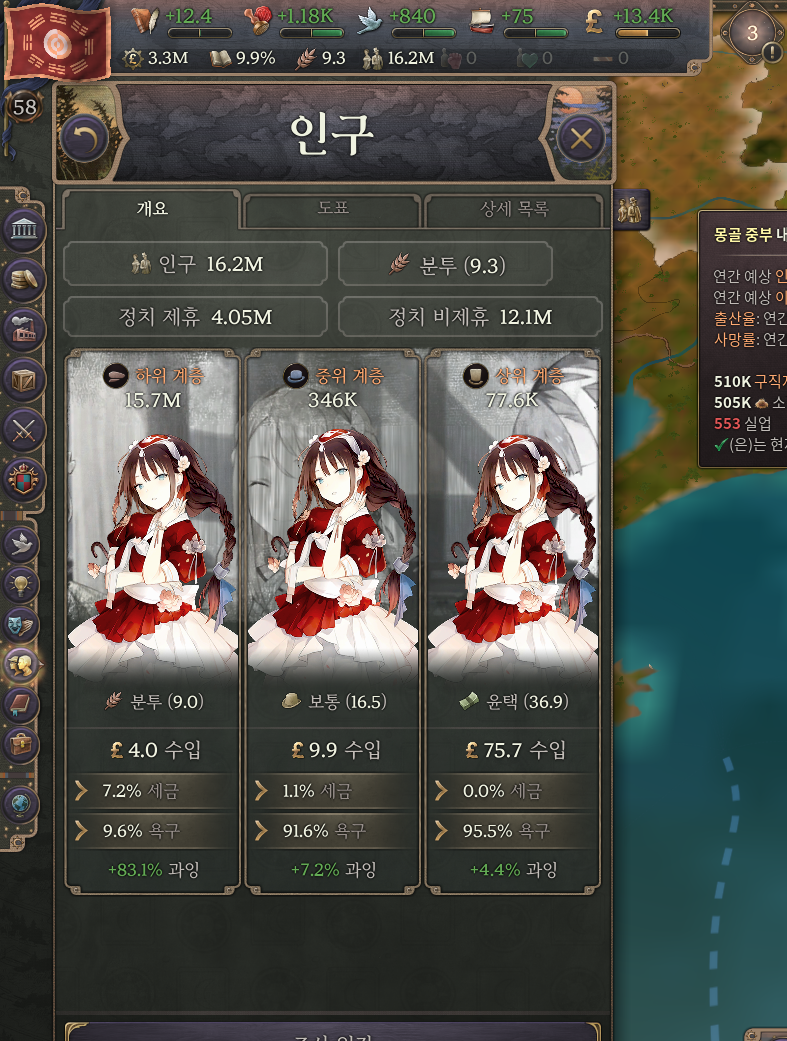
Task: Open the budget coins sidebar icon
Action: coord(22,280)
